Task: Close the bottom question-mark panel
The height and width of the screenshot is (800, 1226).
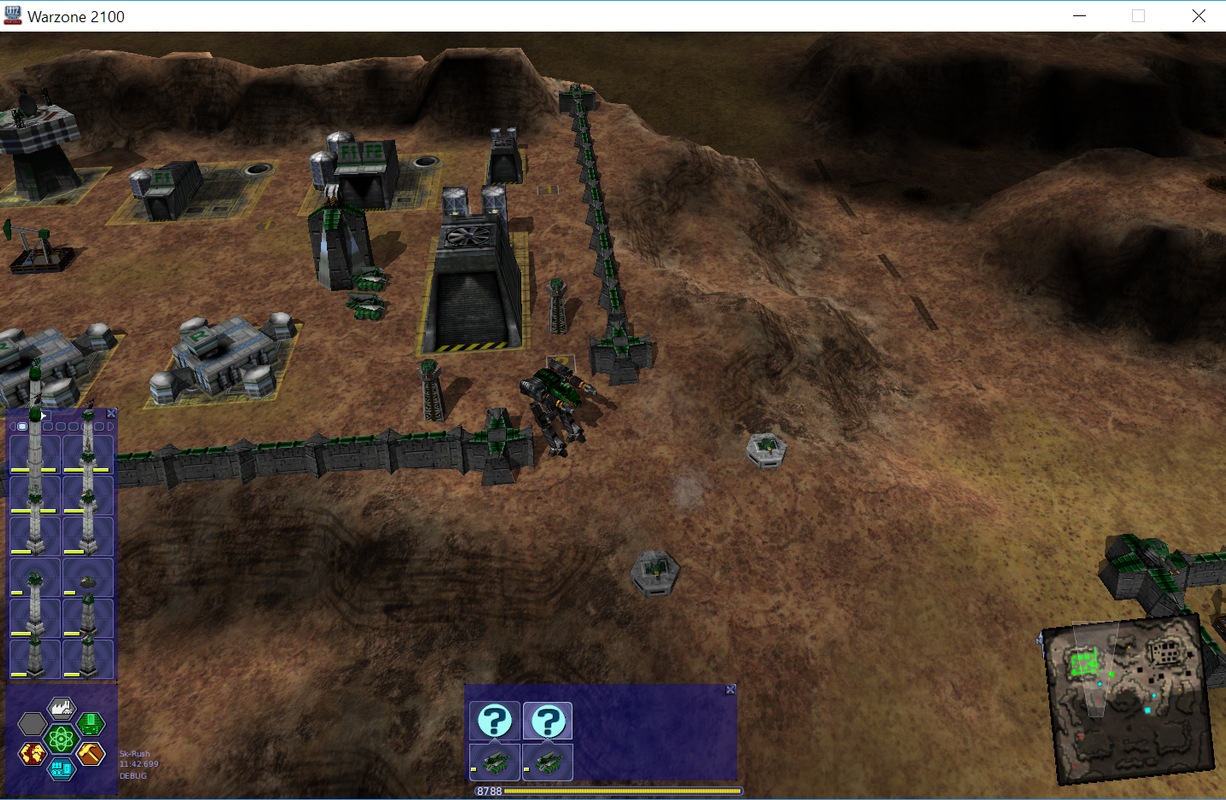Action: [730, 690]
